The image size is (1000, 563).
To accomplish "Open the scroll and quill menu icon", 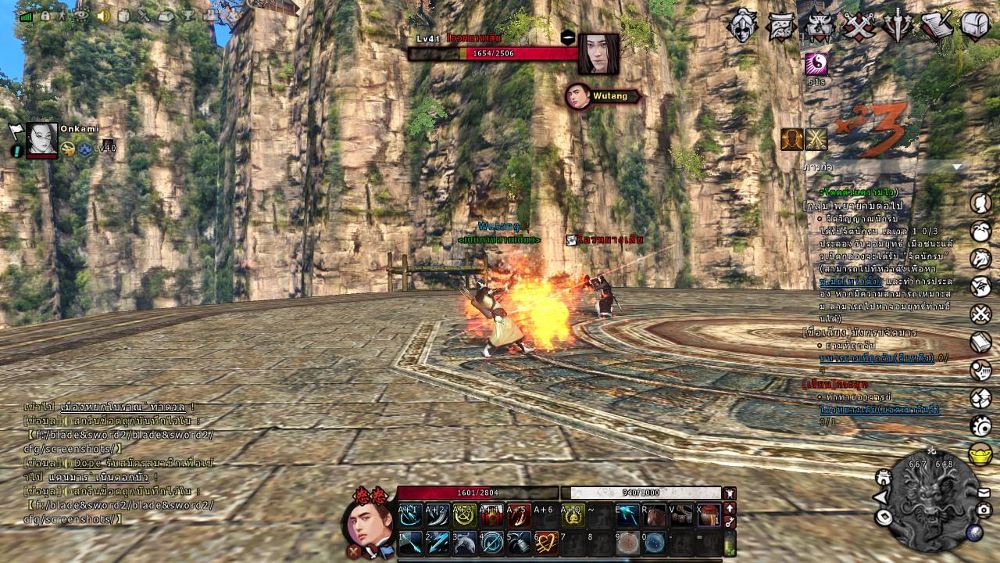I will tap(937, 25).
